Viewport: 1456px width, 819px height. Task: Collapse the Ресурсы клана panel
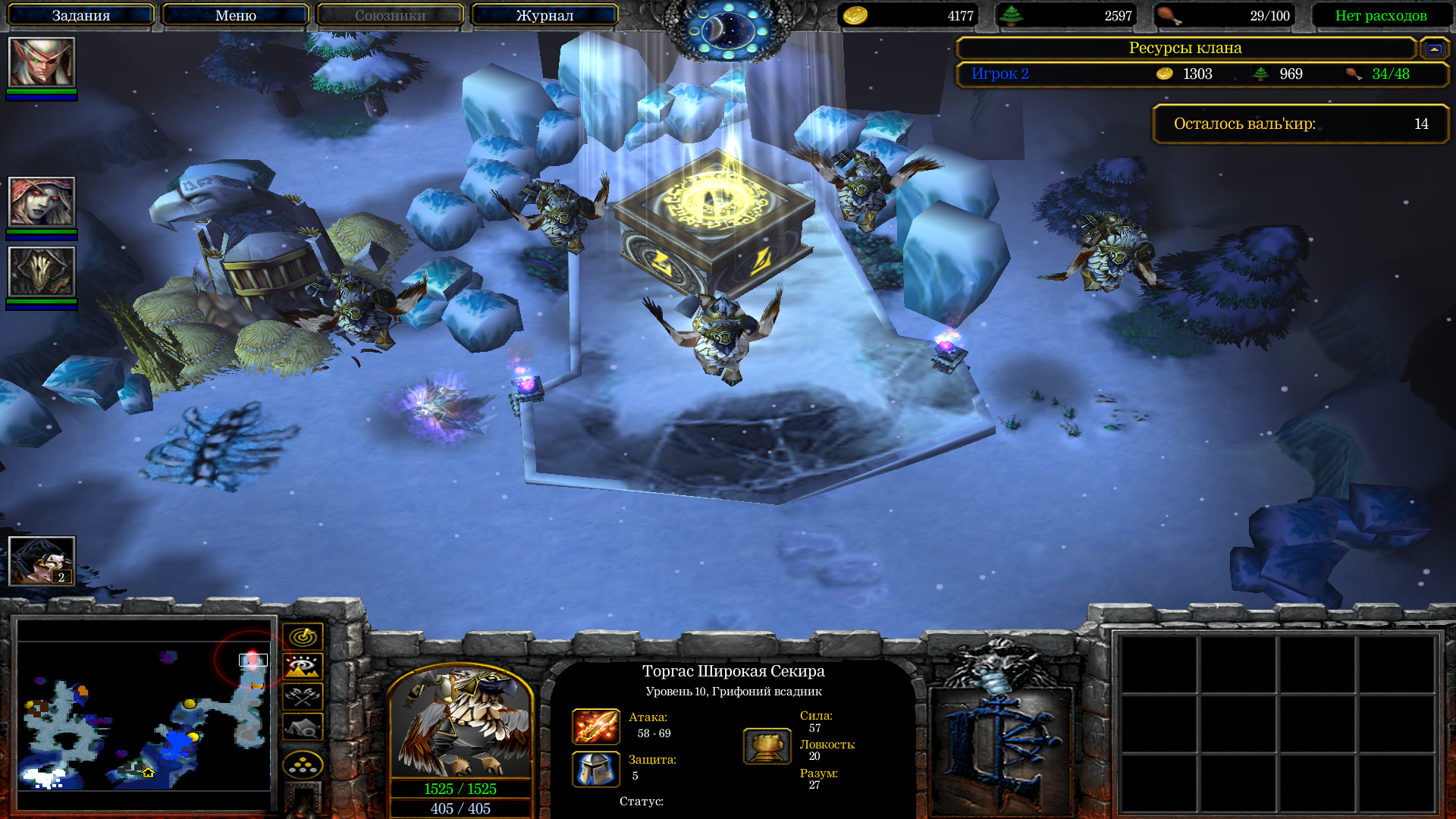pyautogui.click(x=1433, y=49)
